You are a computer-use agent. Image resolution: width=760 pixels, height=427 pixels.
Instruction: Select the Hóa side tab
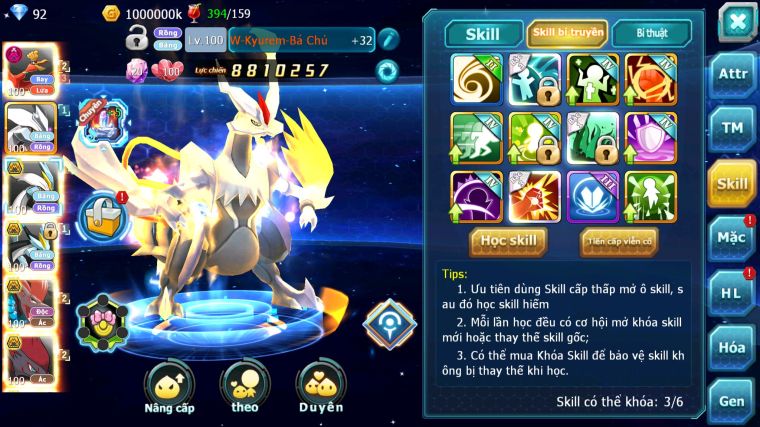click(732, 347)
